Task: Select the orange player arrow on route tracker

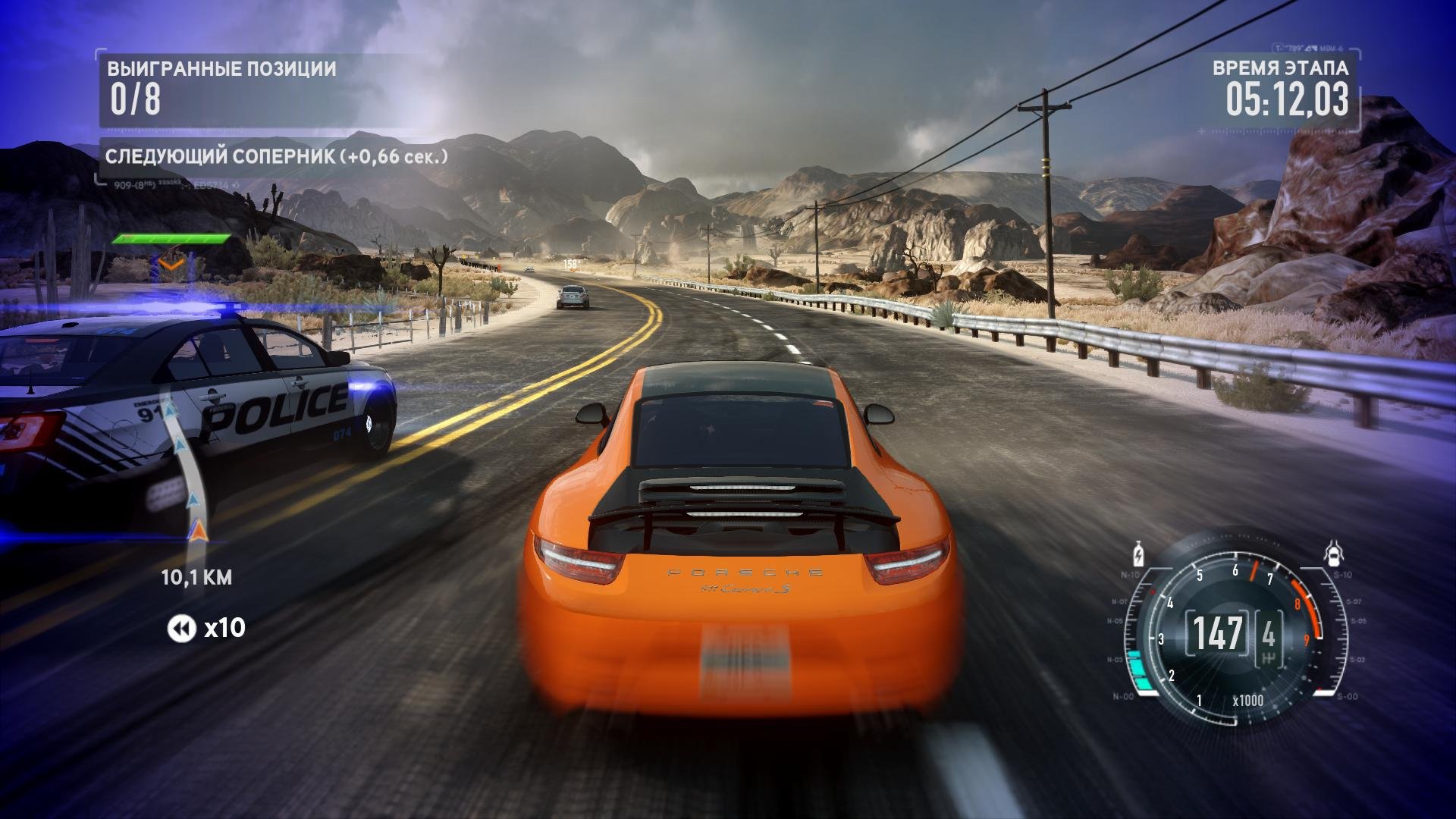Action: 199,529
